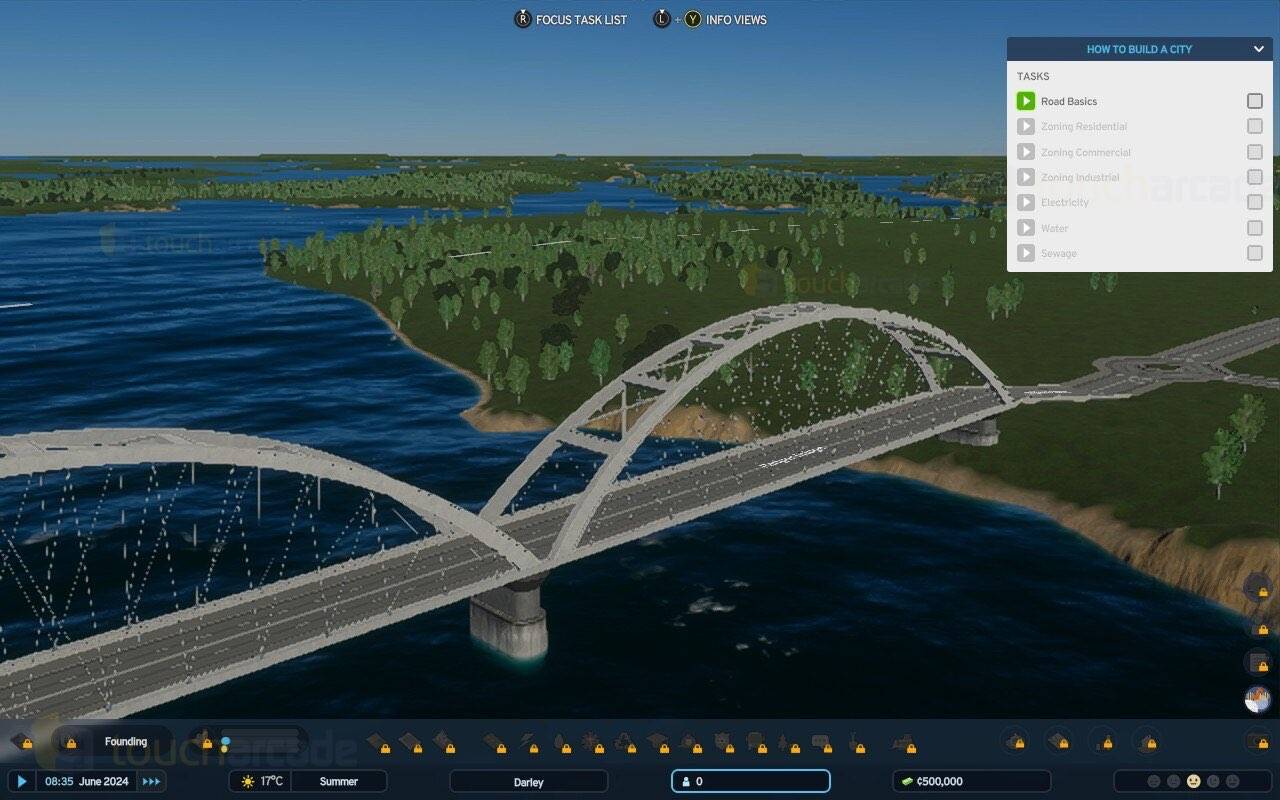The height and width of the screenshot is (800, 1280).
Task: Increase game speed with the triple arrows
Action: pos(151,781)
